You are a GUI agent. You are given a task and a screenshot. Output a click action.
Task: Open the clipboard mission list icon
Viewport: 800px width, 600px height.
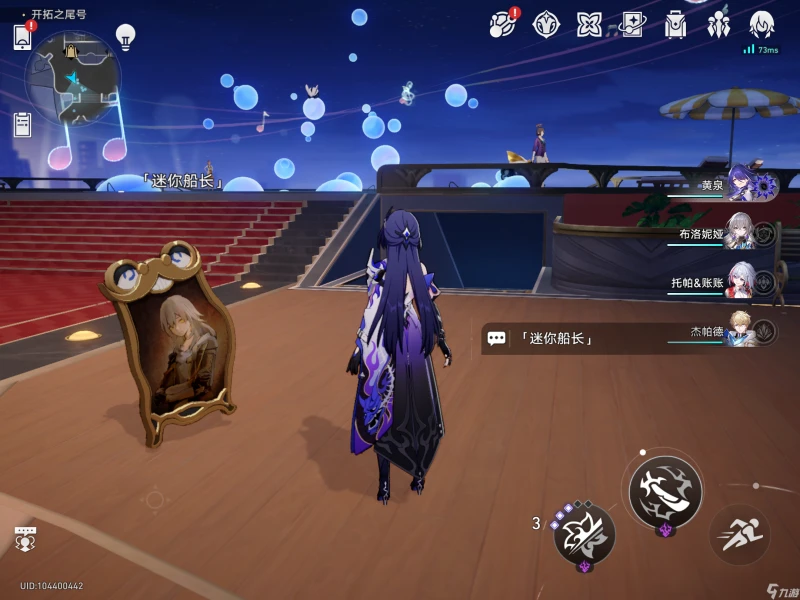(x=22, y=125)
